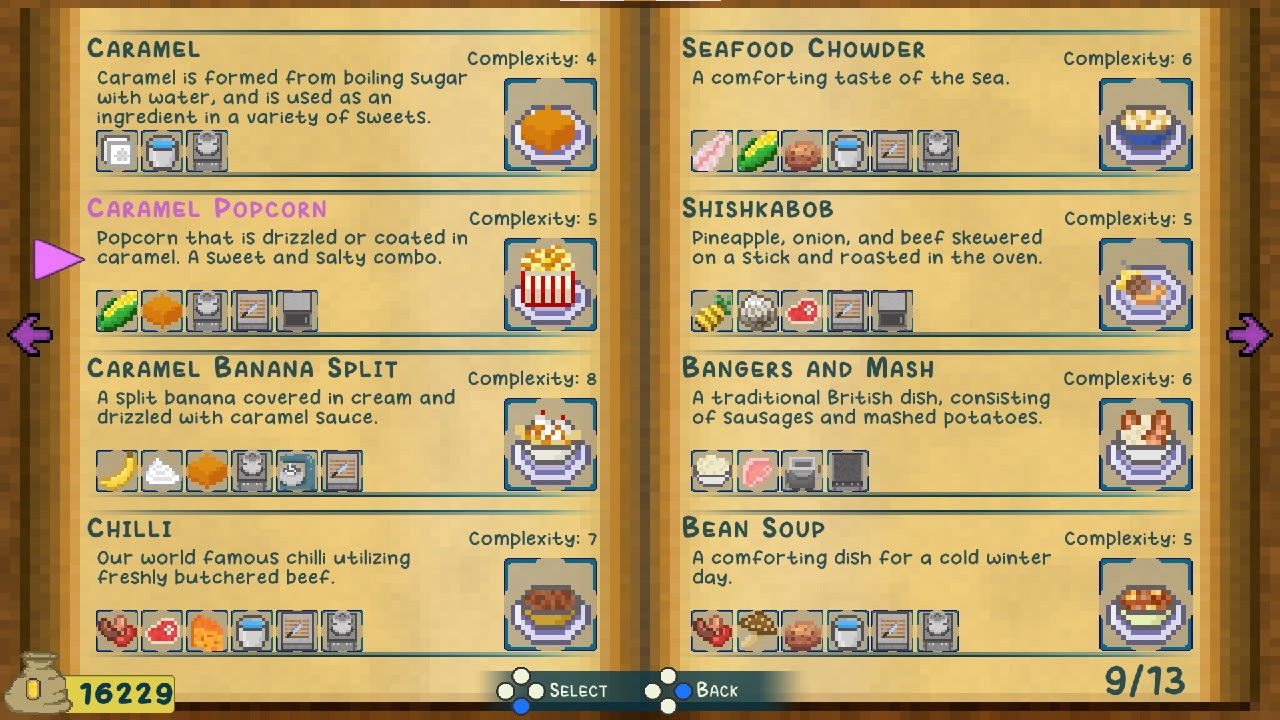Image resolution: width=1280 pixels, height=720 pixels.
Task: Click the milk bucket icon in Seafood Chowder
Action: [847, 150]
